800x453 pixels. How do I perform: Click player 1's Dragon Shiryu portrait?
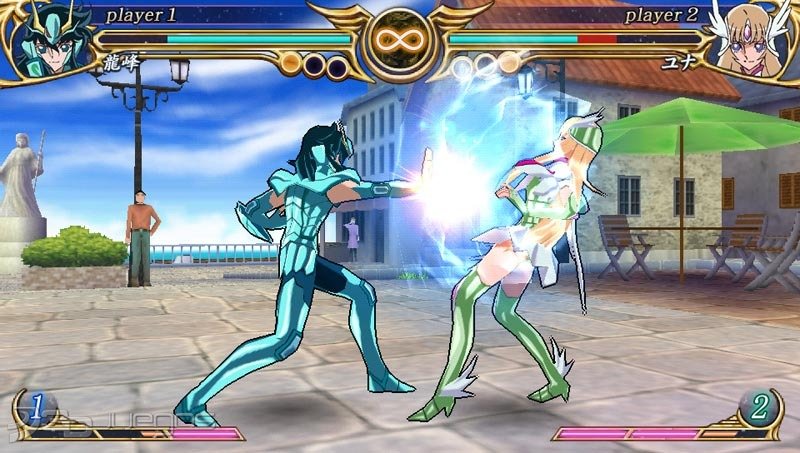pyautogui.click(x=50, y=40)
